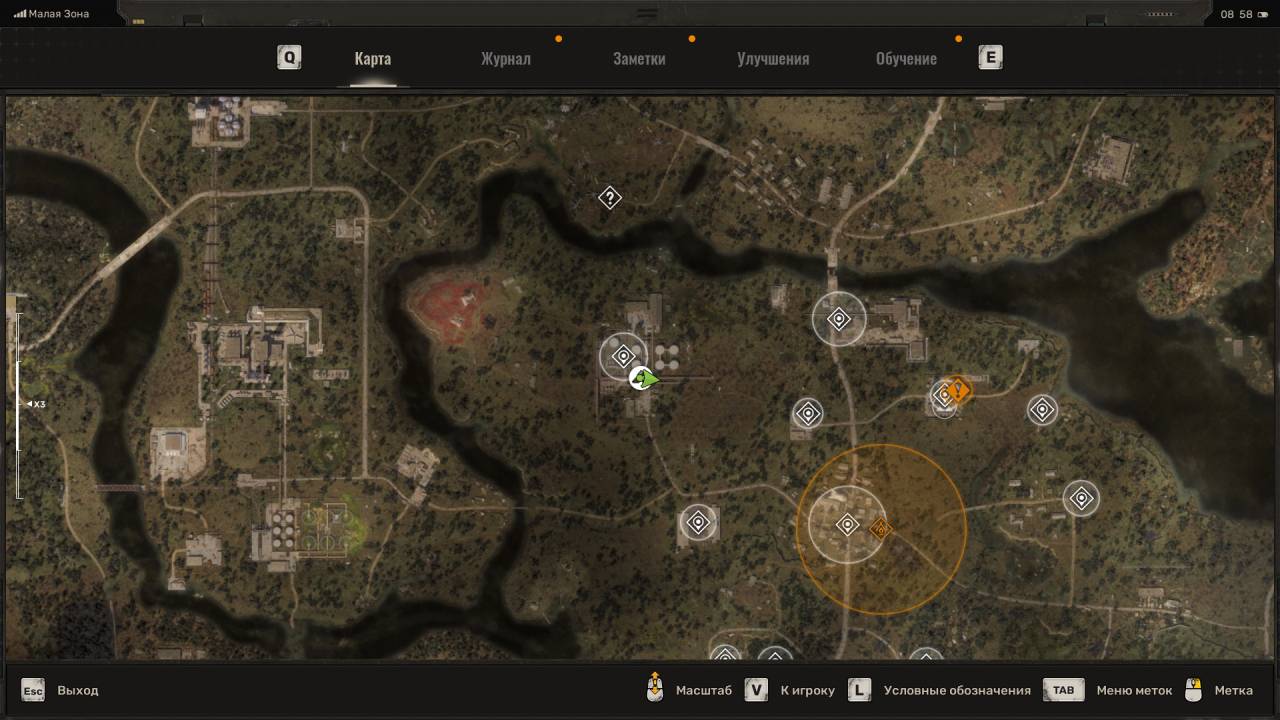Select the Улучшения tab
The width and height of the screenshot is (1280, 720).
[773, 59]
